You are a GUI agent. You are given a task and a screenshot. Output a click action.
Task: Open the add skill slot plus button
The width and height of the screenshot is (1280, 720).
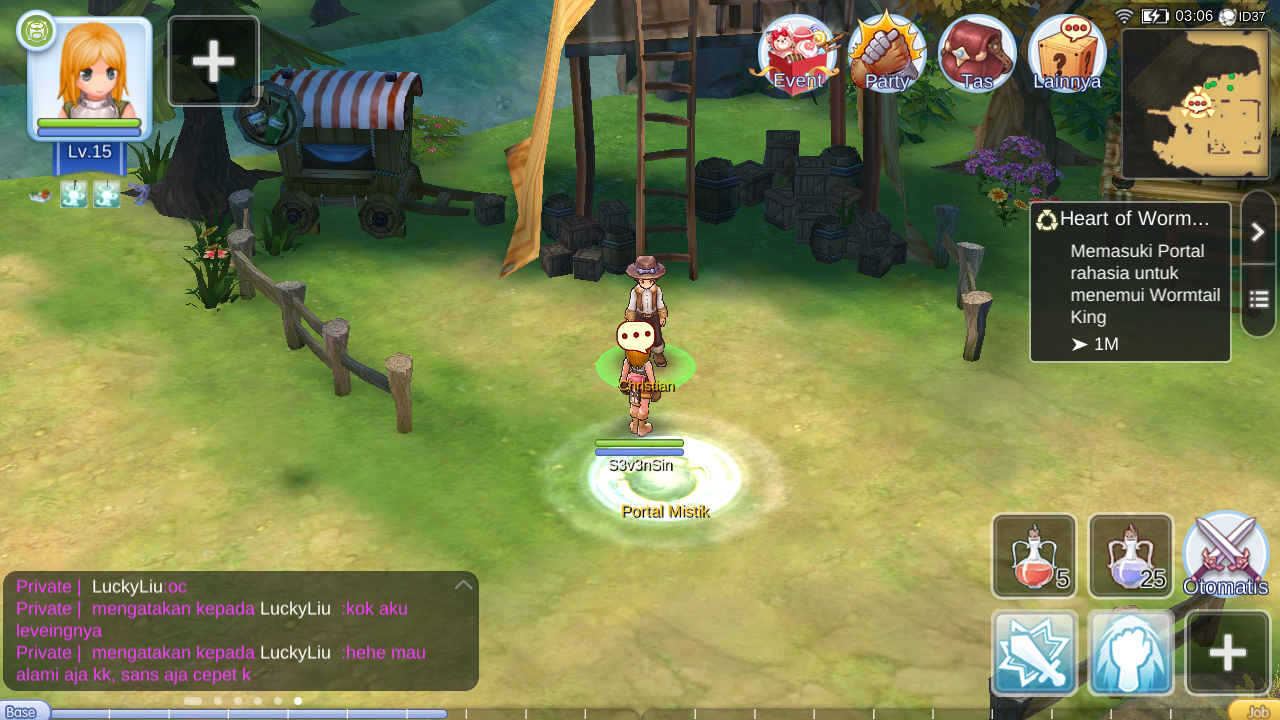point(1226,652)
